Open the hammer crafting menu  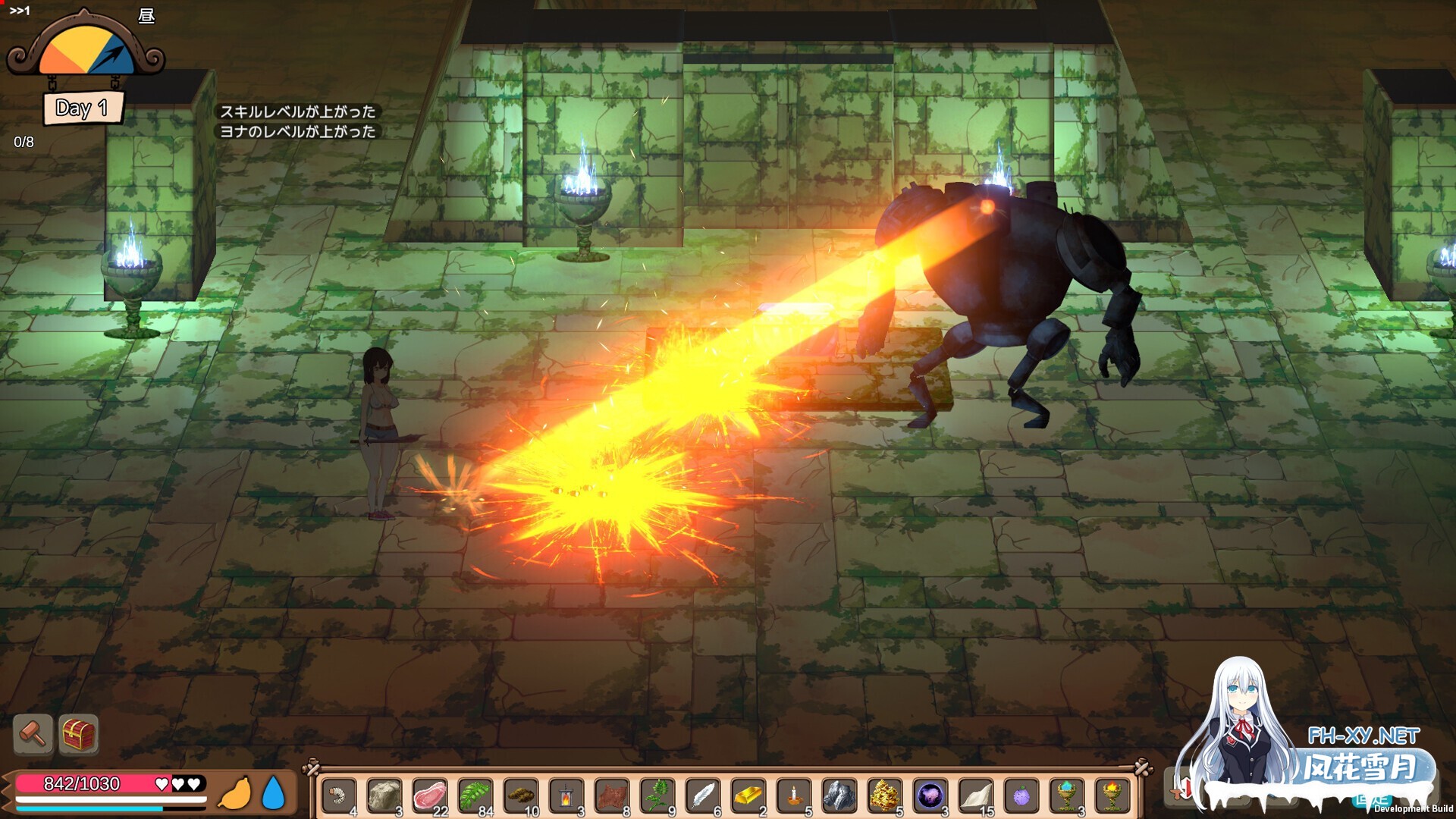click(x=33, y=733)
